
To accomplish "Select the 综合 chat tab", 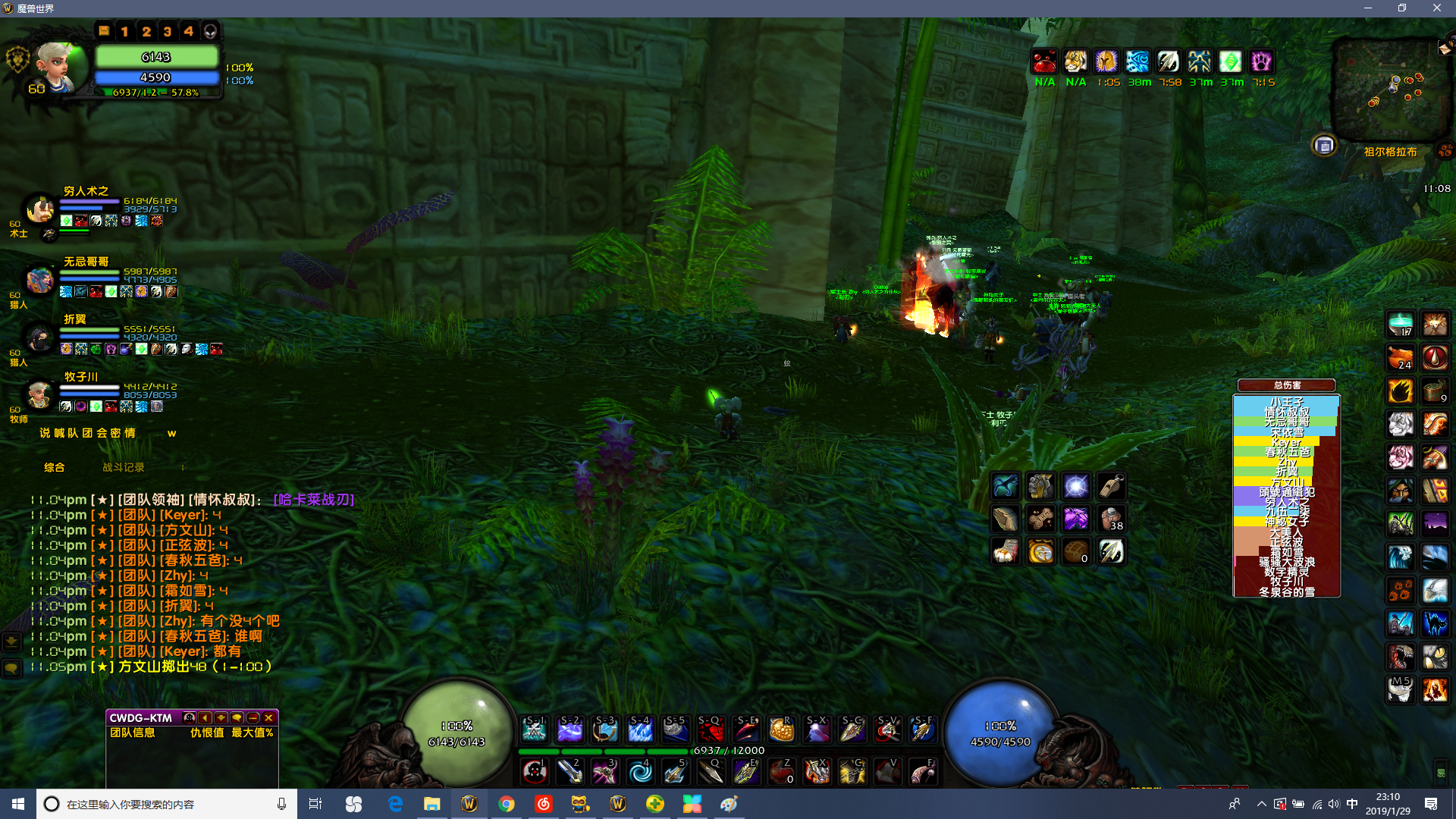I will click(55, 467).
